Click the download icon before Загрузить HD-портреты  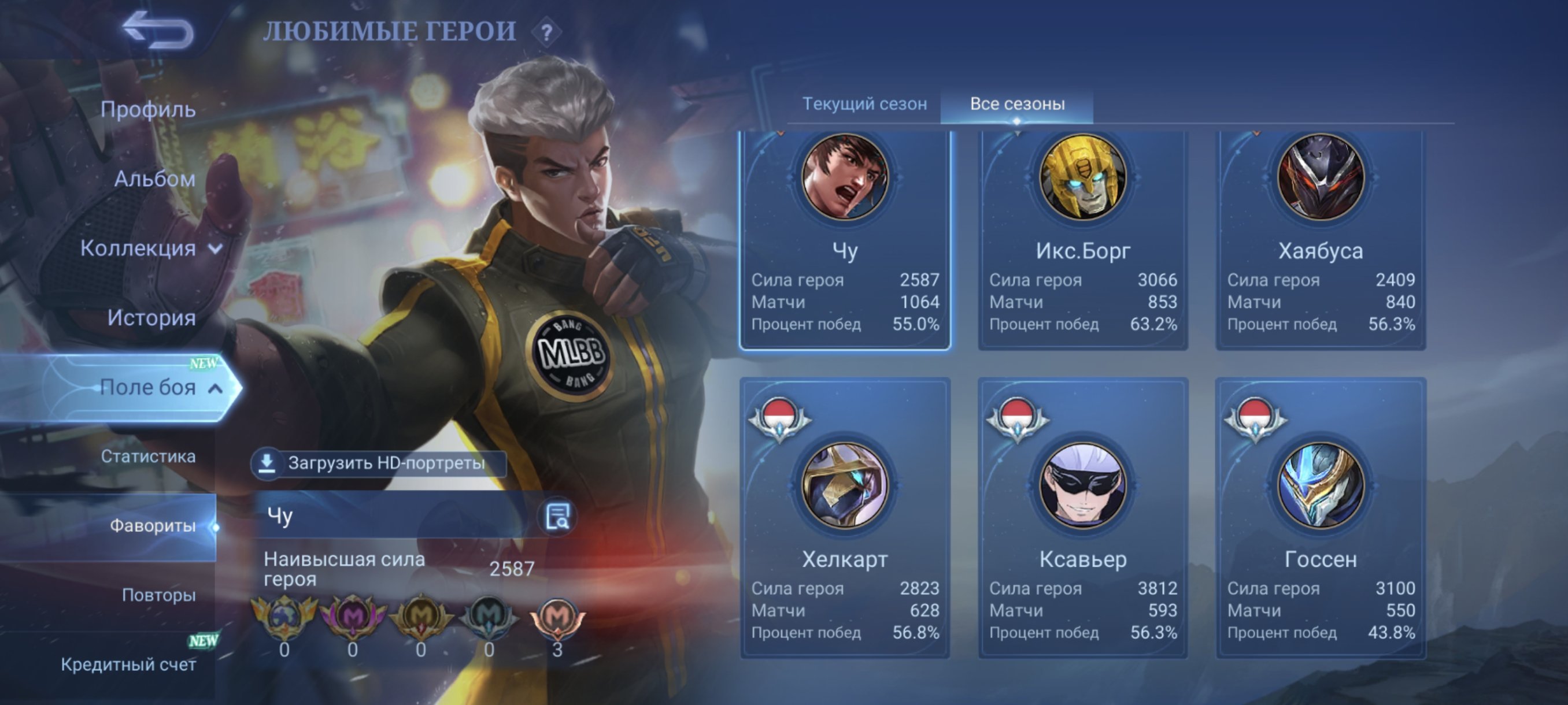point(268,462)
